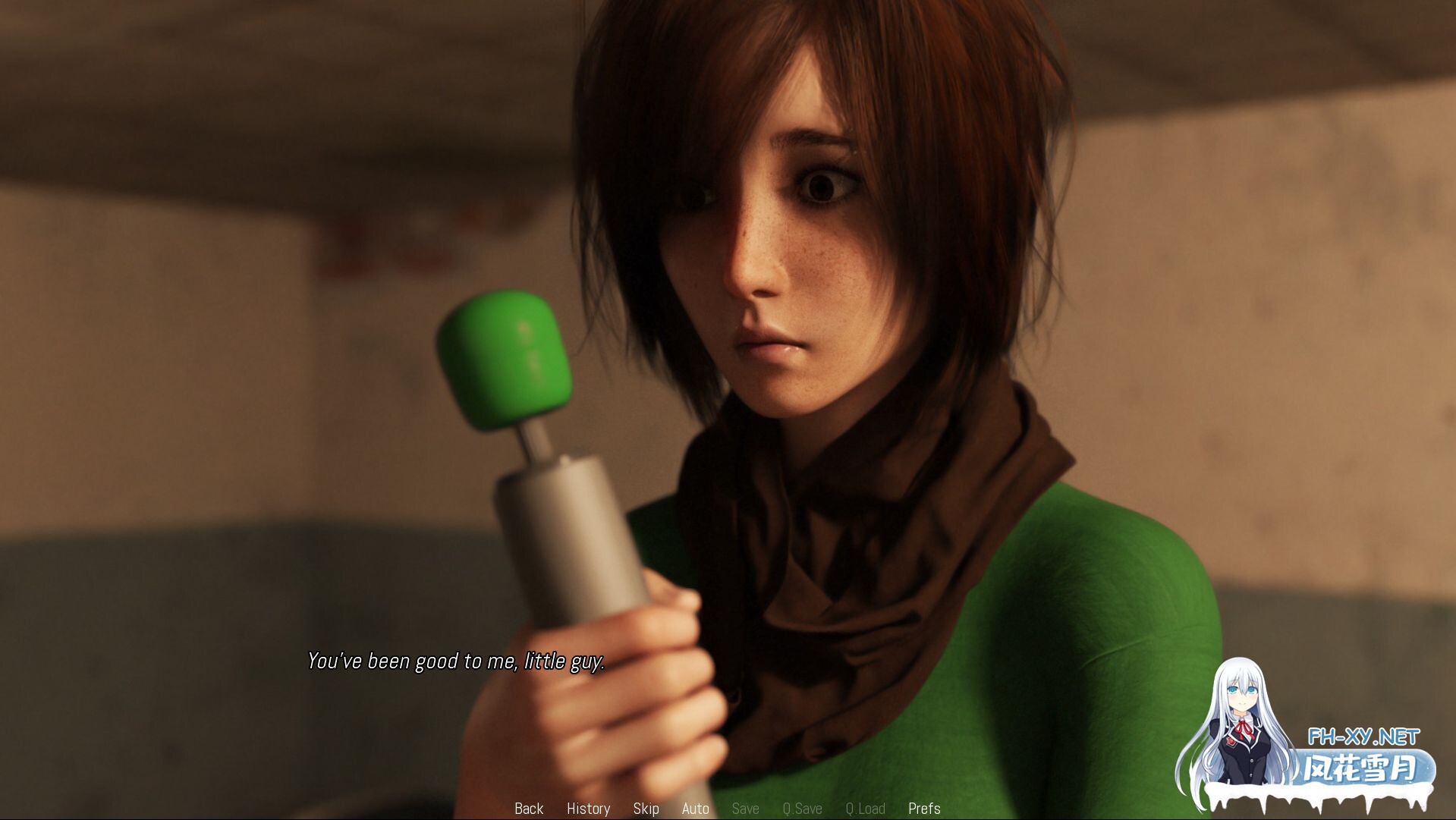Click Q.Load to quick load

[865, 809]
